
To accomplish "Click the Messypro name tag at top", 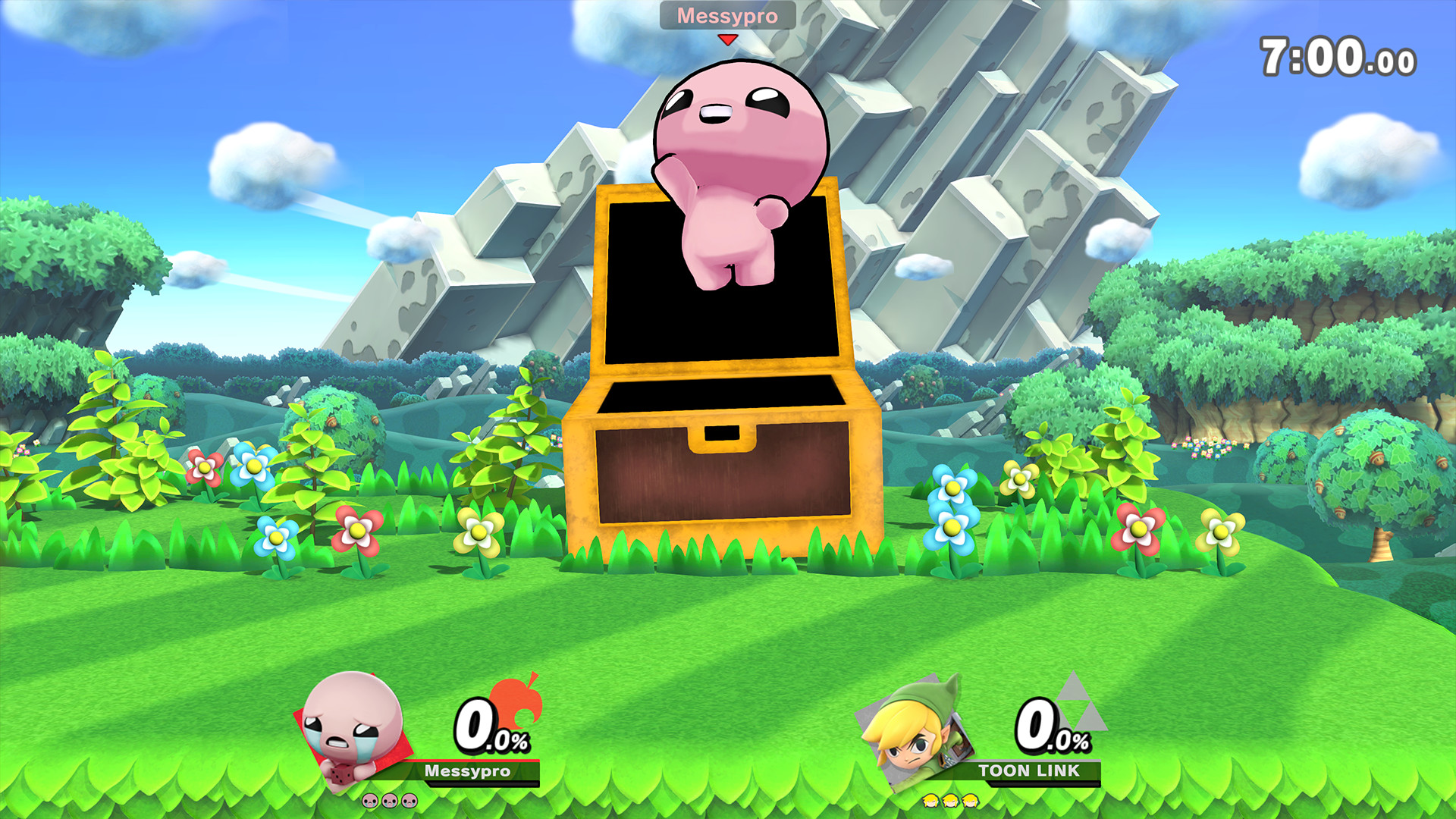I will coord(727,15).
